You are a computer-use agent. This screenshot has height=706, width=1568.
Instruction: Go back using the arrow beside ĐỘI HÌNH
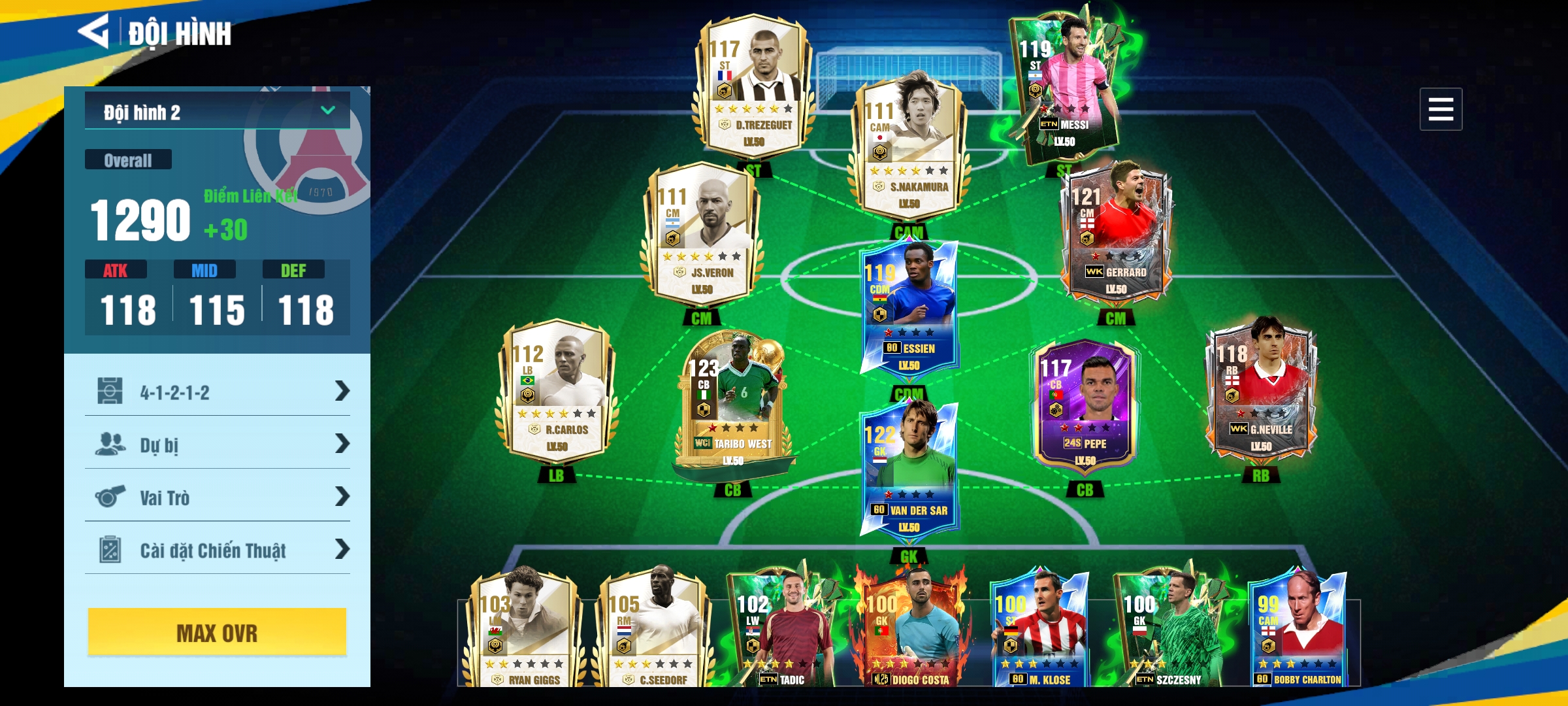point(94,32)
